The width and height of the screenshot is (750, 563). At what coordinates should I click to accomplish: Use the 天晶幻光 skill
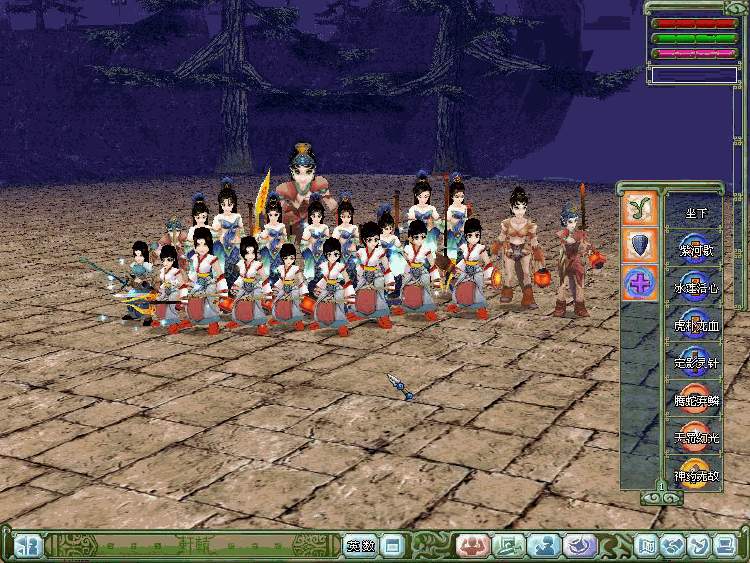coord(695,437)
